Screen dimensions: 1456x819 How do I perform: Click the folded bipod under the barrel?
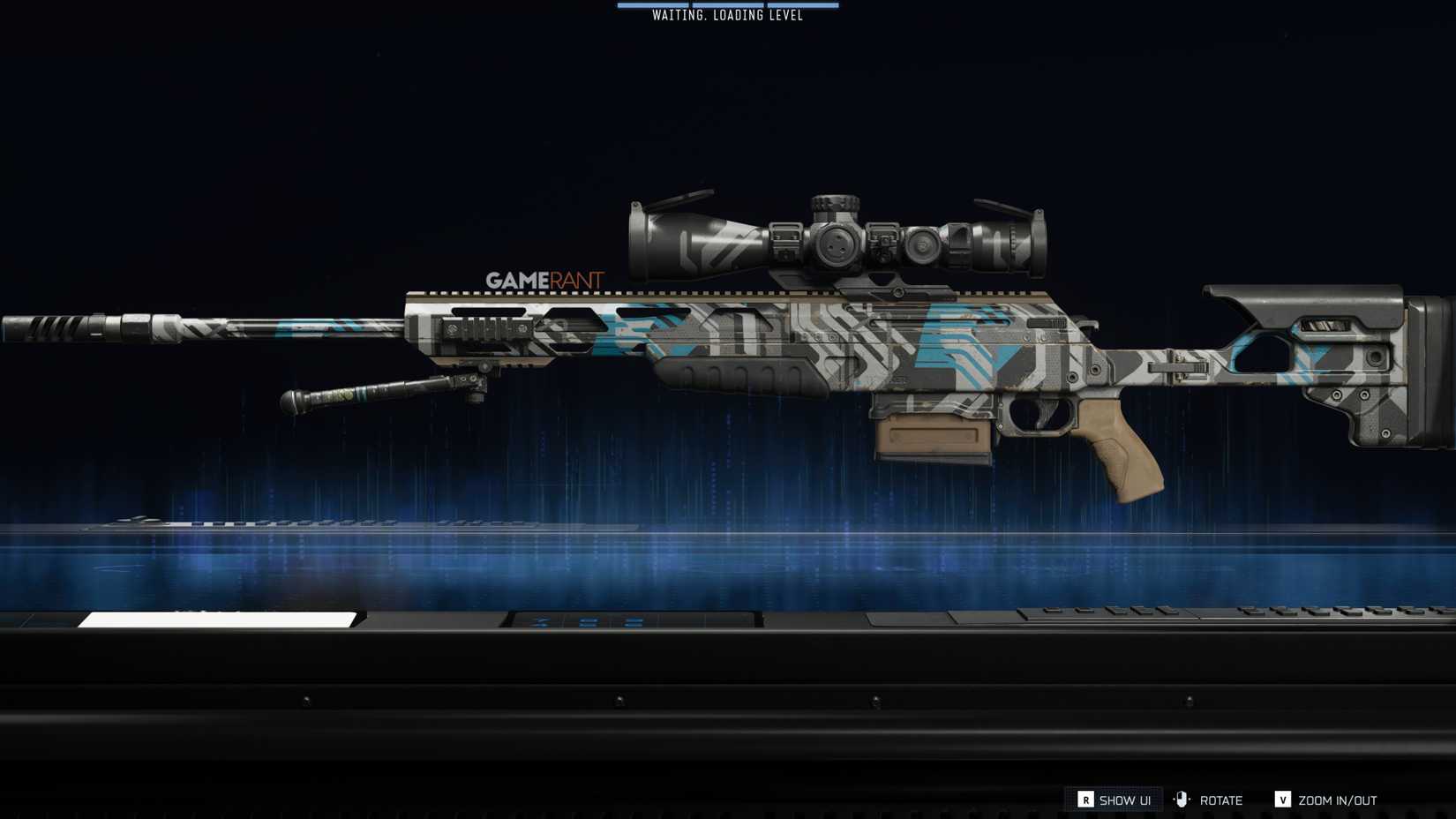(x=371, y=393)
